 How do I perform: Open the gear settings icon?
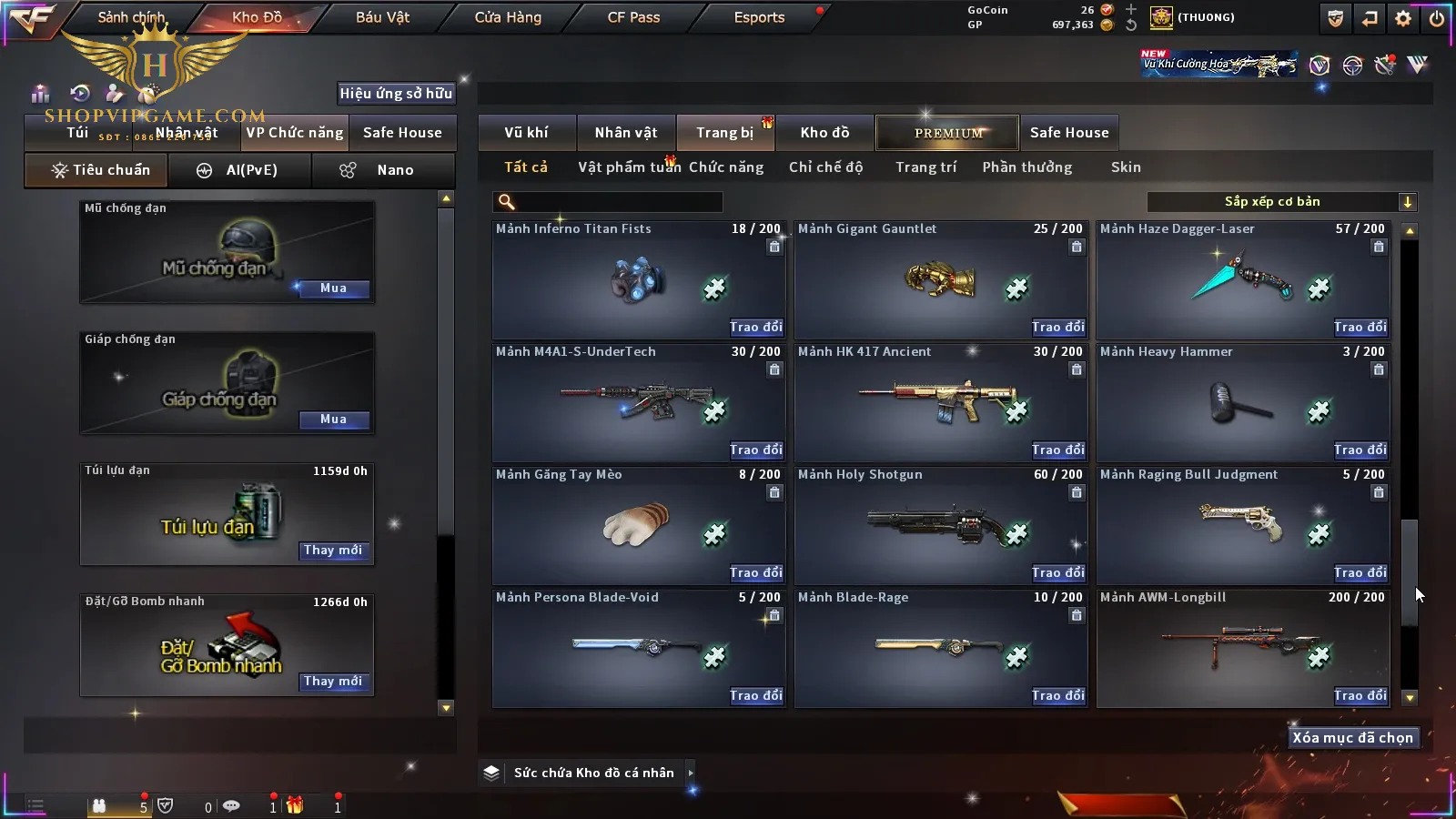pyautogui.click(x=1403, y=18)
